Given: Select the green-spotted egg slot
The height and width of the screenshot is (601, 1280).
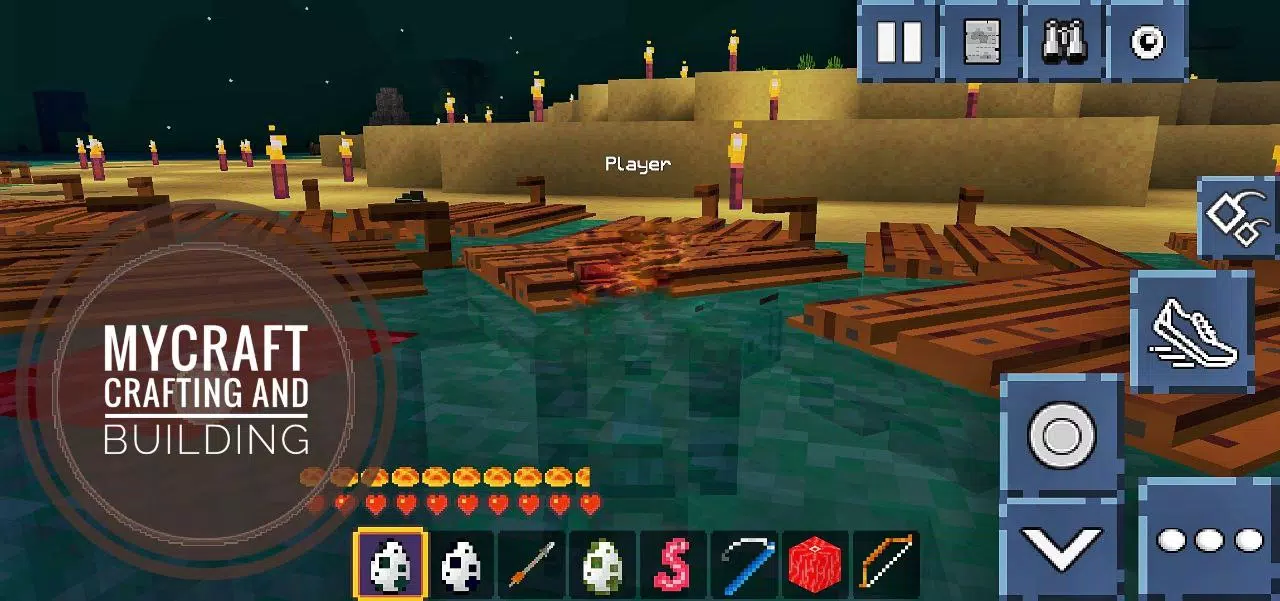Looking at the screenshot, I should click(603, 565).
